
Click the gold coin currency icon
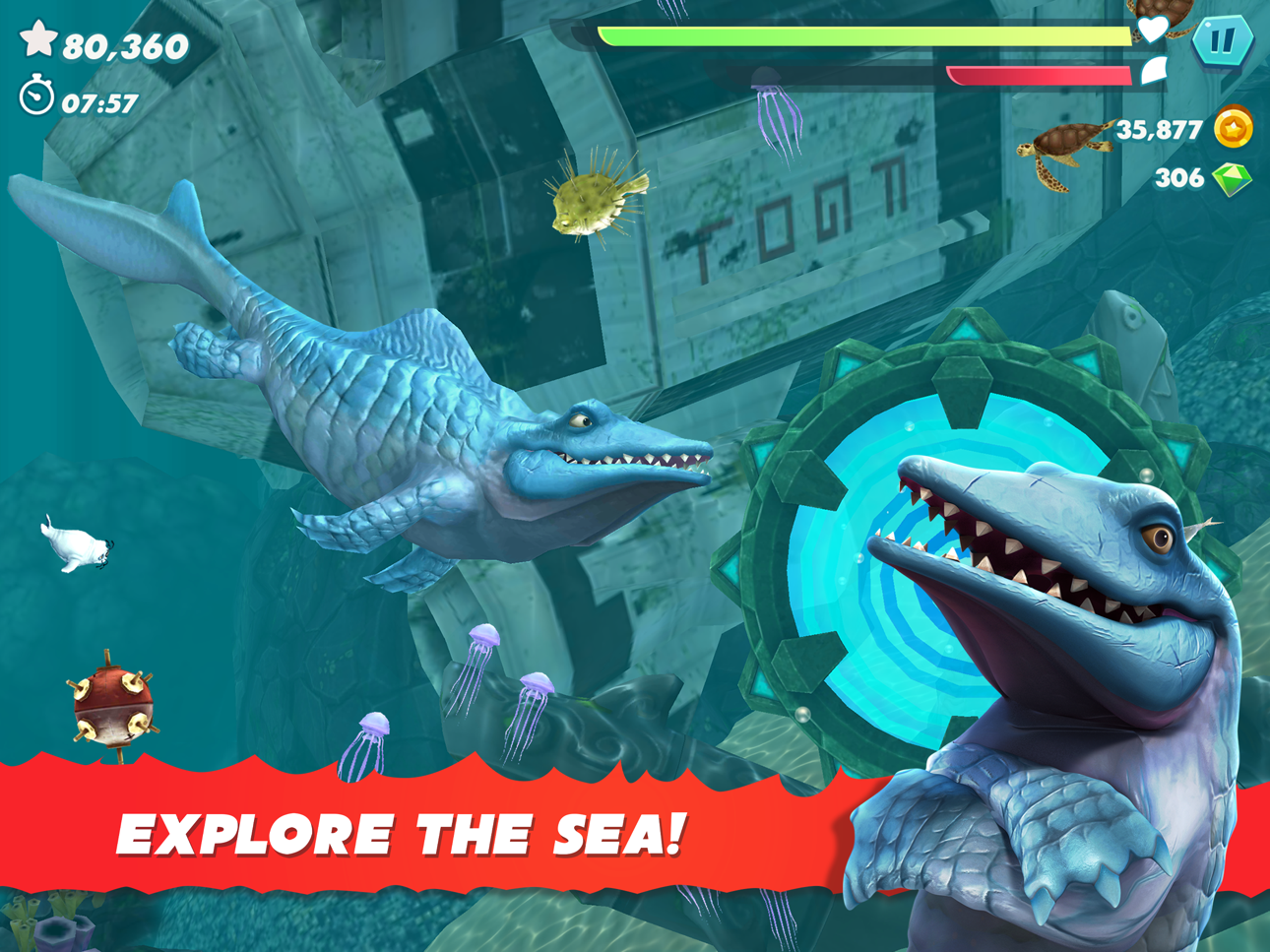pyautogui.click(x=1234, y=126)
